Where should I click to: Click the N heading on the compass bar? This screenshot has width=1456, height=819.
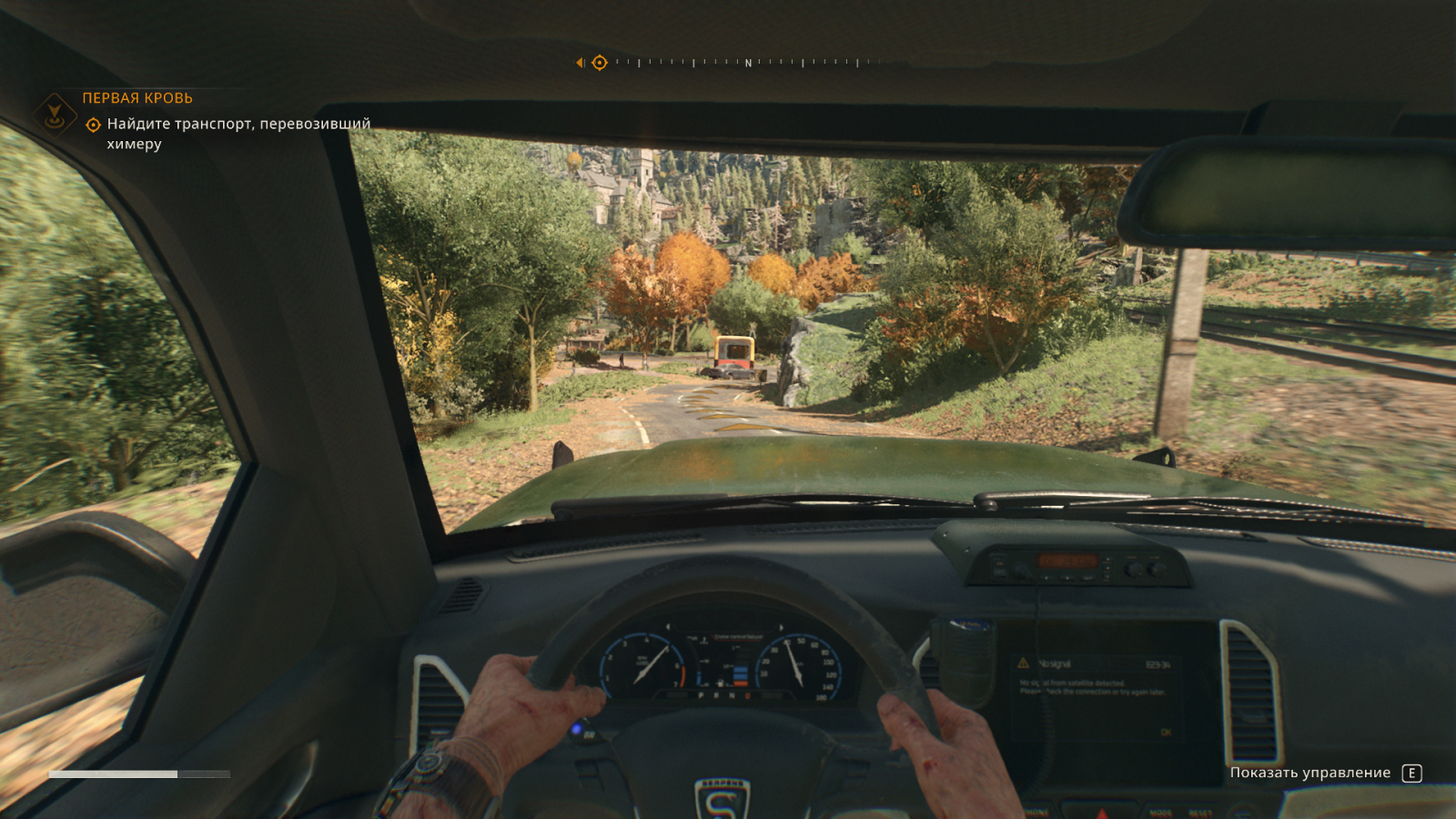748,64
